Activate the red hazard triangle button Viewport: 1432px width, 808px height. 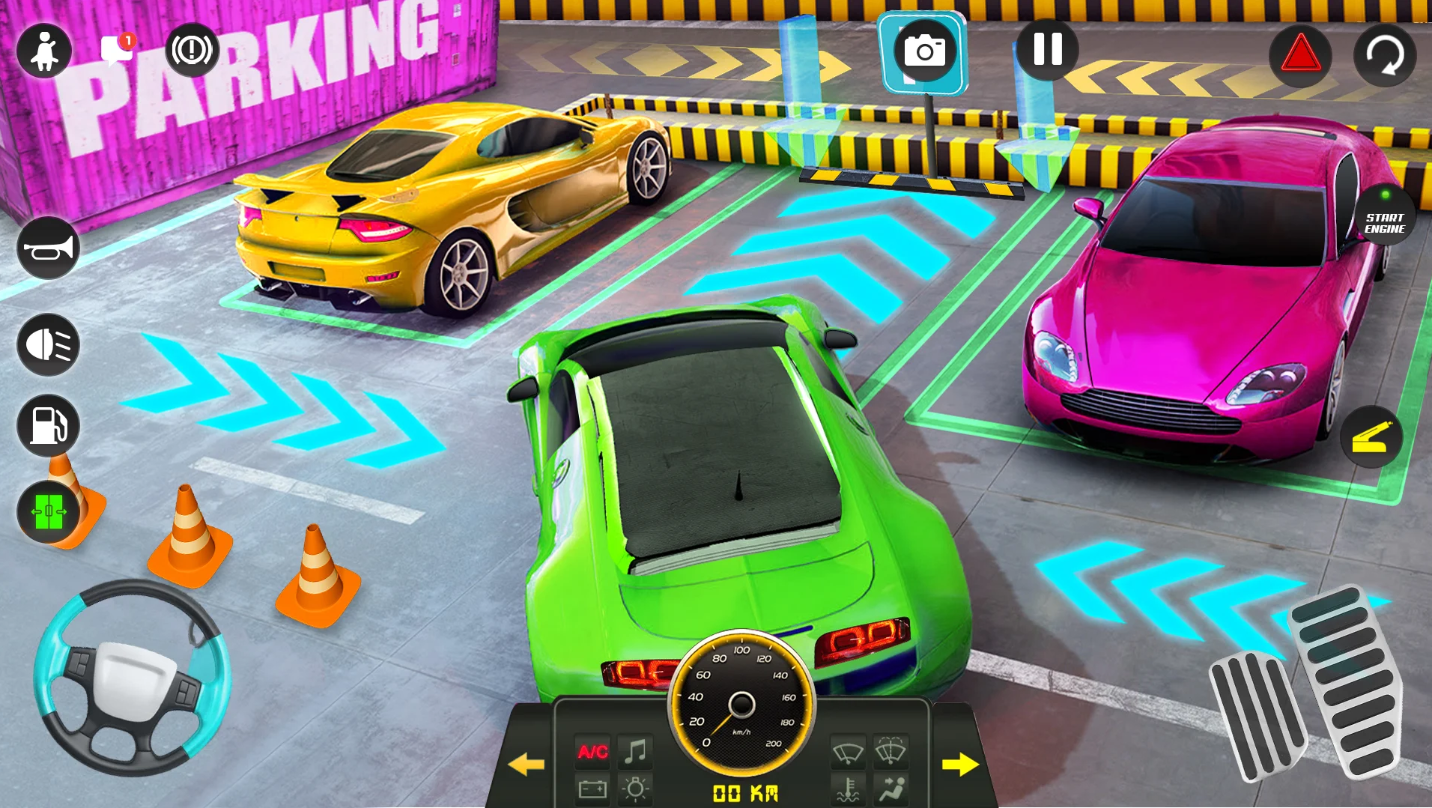pos(1300,55)
